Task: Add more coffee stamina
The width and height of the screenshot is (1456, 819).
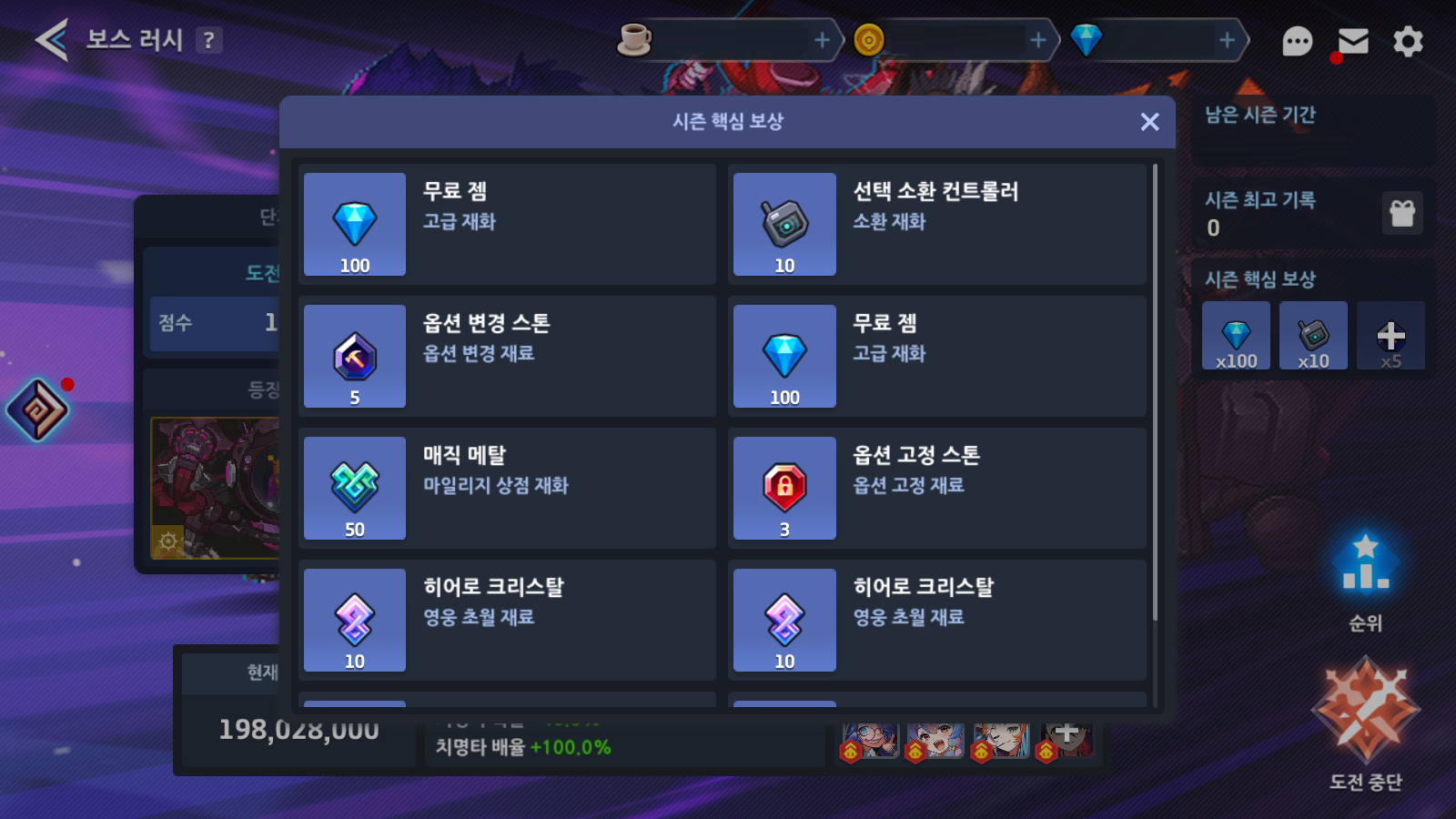Action: coord(821,40)
